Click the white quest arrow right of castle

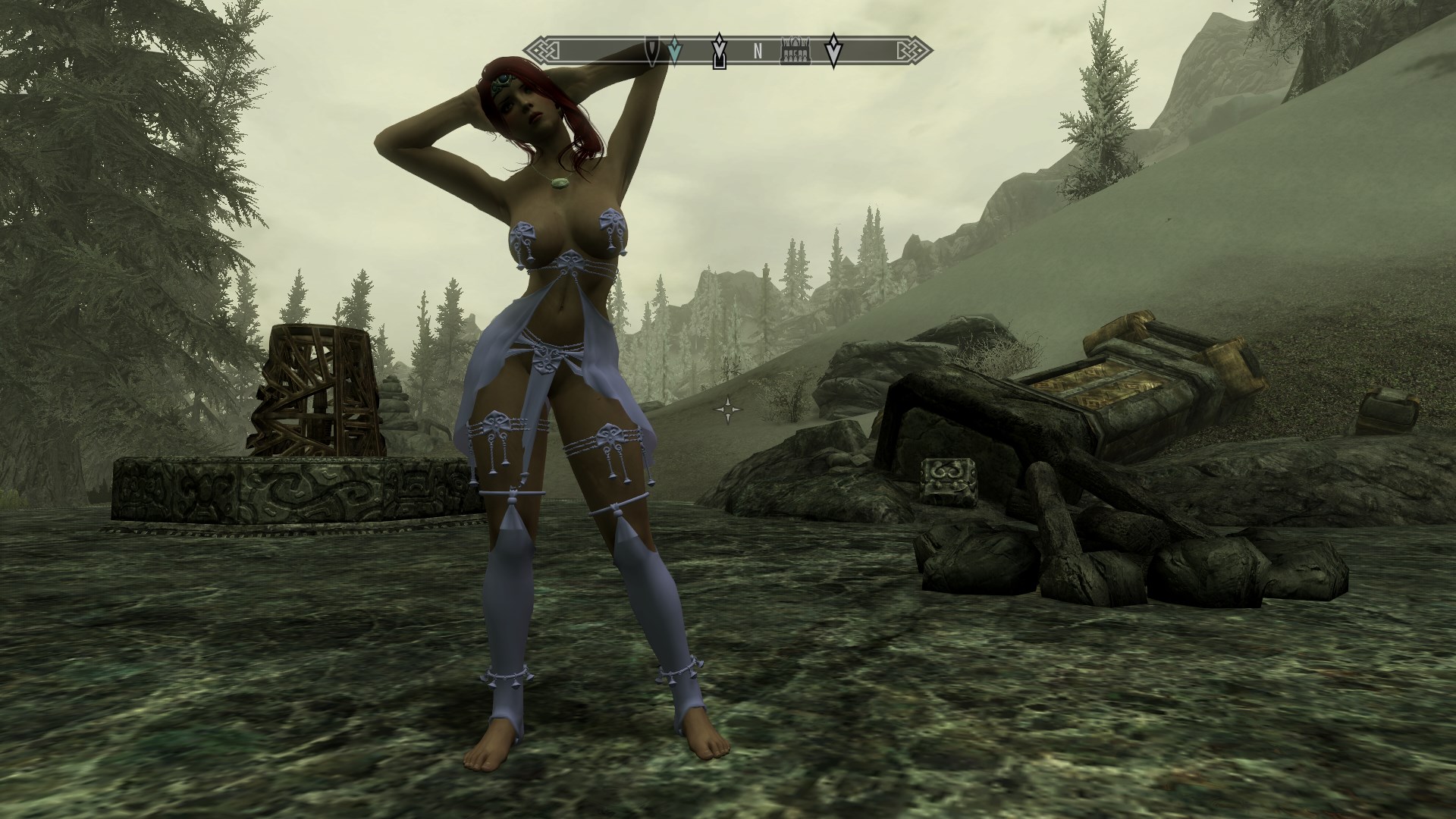(833, 50)
